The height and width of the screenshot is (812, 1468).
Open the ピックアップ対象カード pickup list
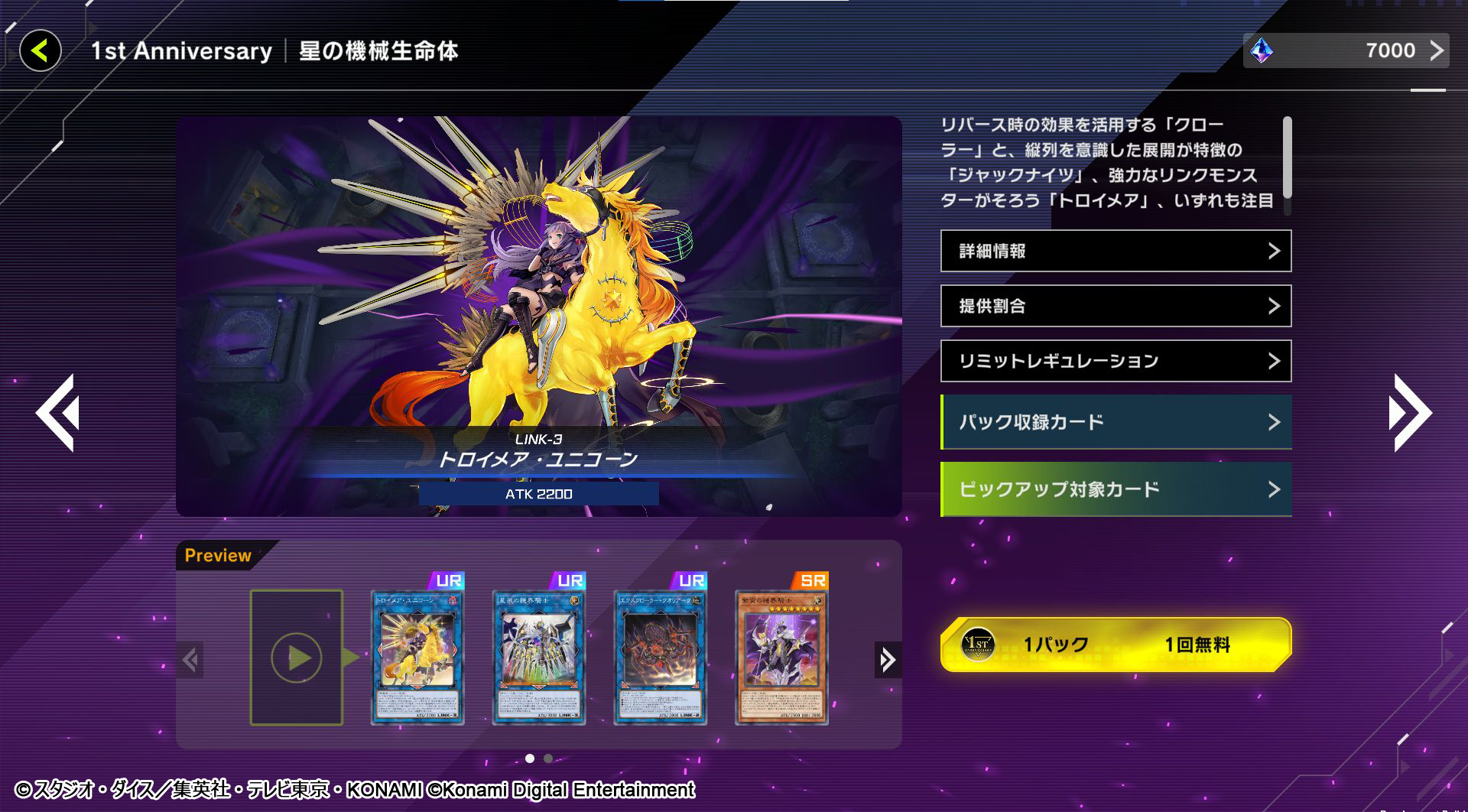[x=1116, y=489]
